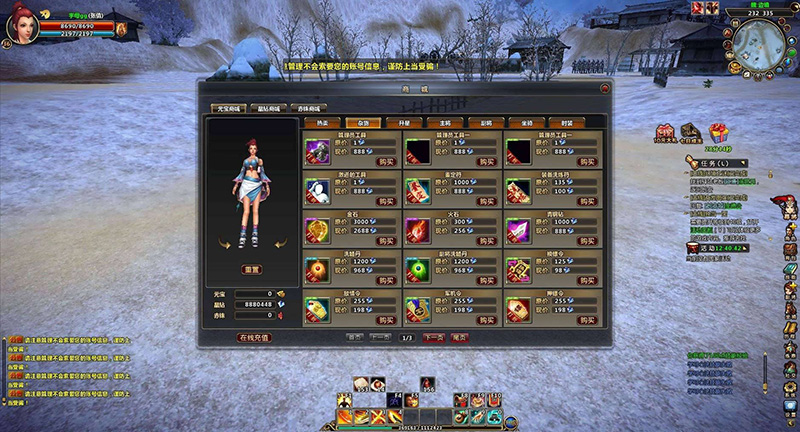The height and width of the screenshot is (432, 800).
Task: Select the 热卖 category tab
Action: tap(322, 122)
